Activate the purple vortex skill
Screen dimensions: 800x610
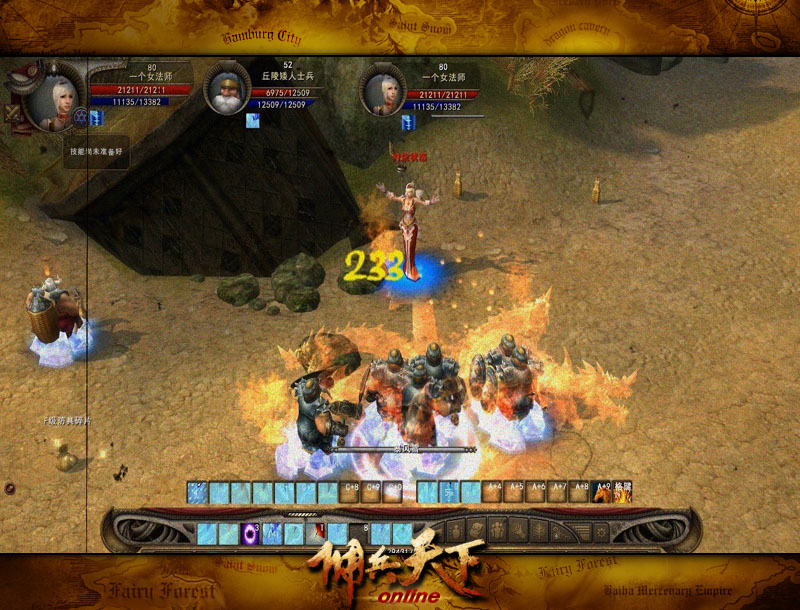[250, 533]
